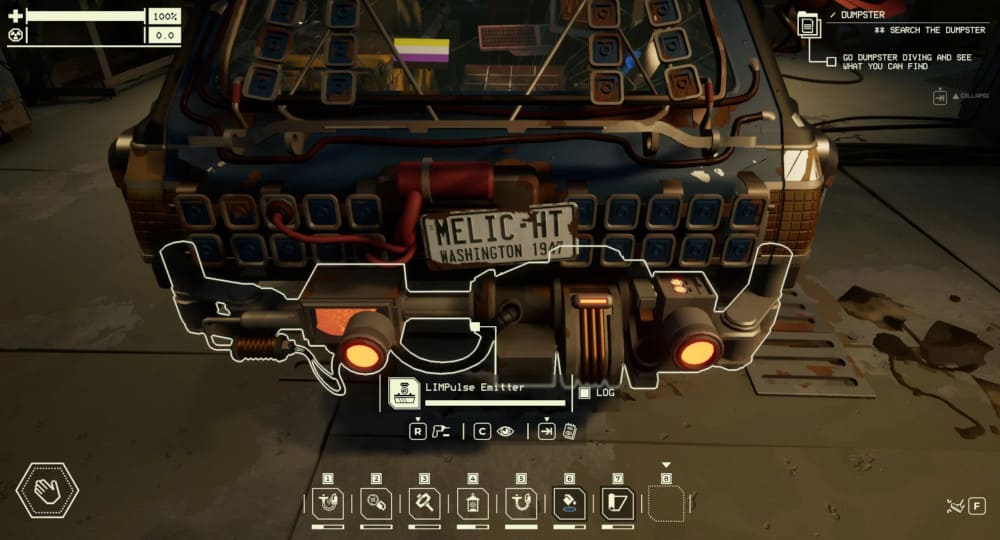This screenshot has height=540, width=1000.
Task: Choose hotbar slot 5 magnet tool
Action: (521, 504)
